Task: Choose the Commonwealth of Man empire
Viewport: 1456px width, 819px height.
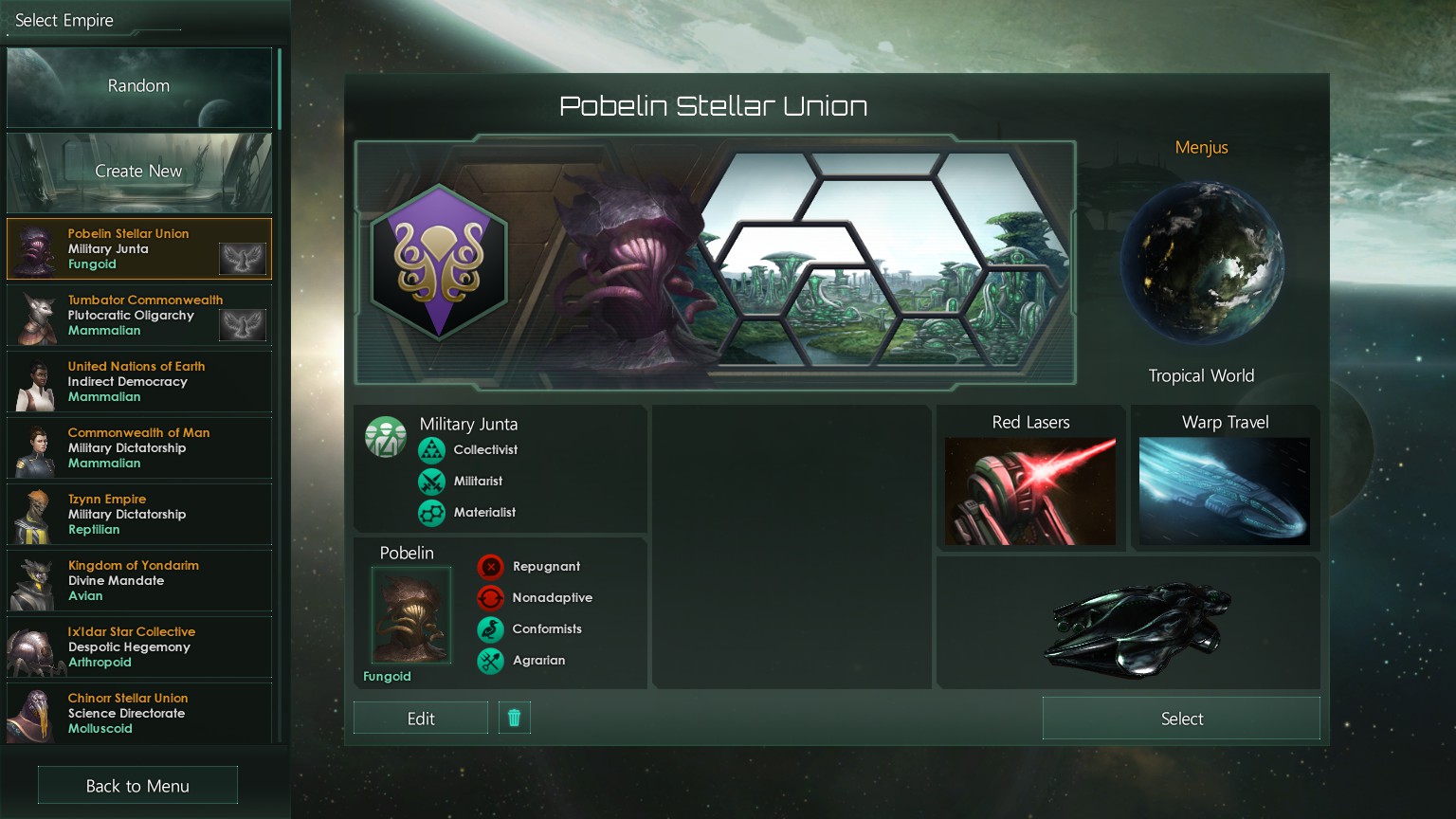Action: [x=138, y=448]
